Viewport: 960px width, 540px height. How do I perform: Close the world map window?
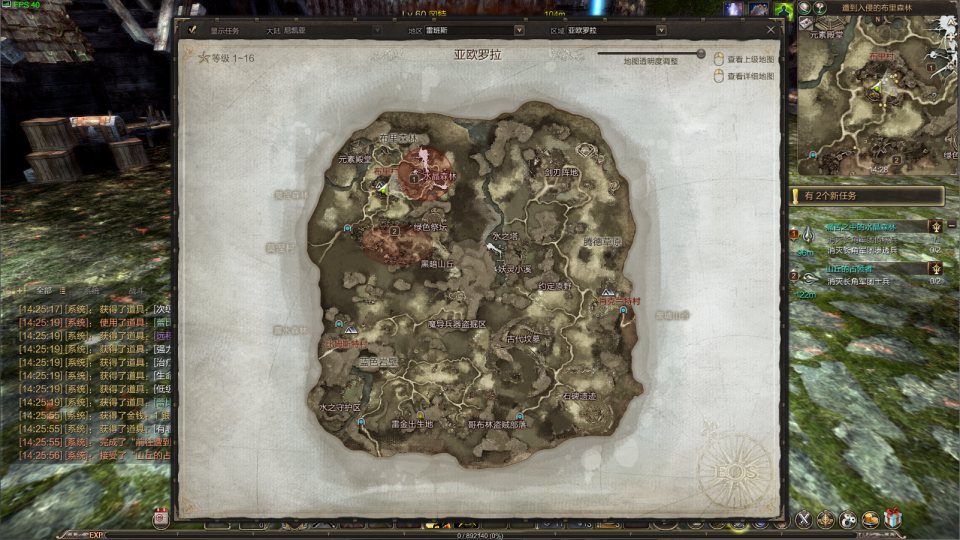tap(770, 30)
